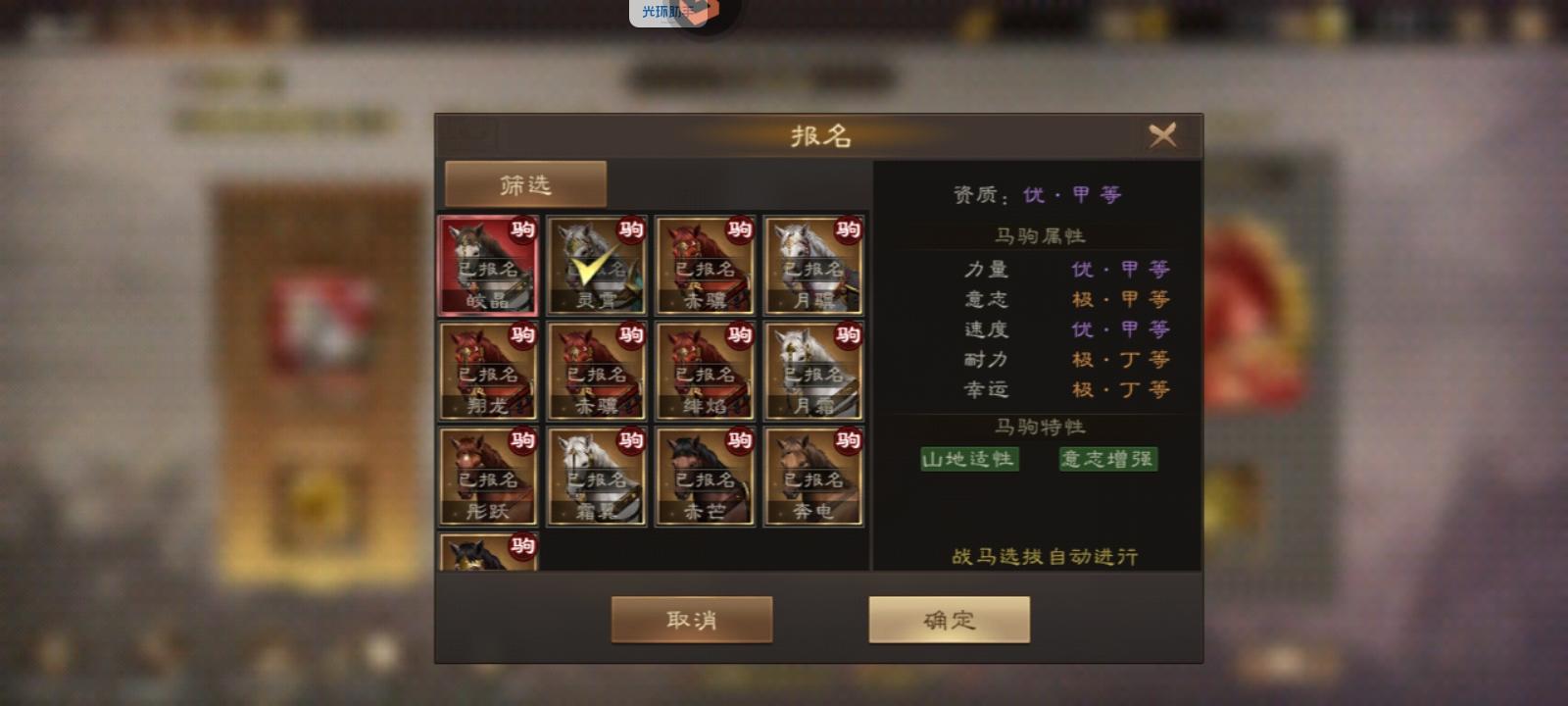Click the 山地适性 trait tag
This screenshot has height=706, width=1568.
(x=969, y=459)
